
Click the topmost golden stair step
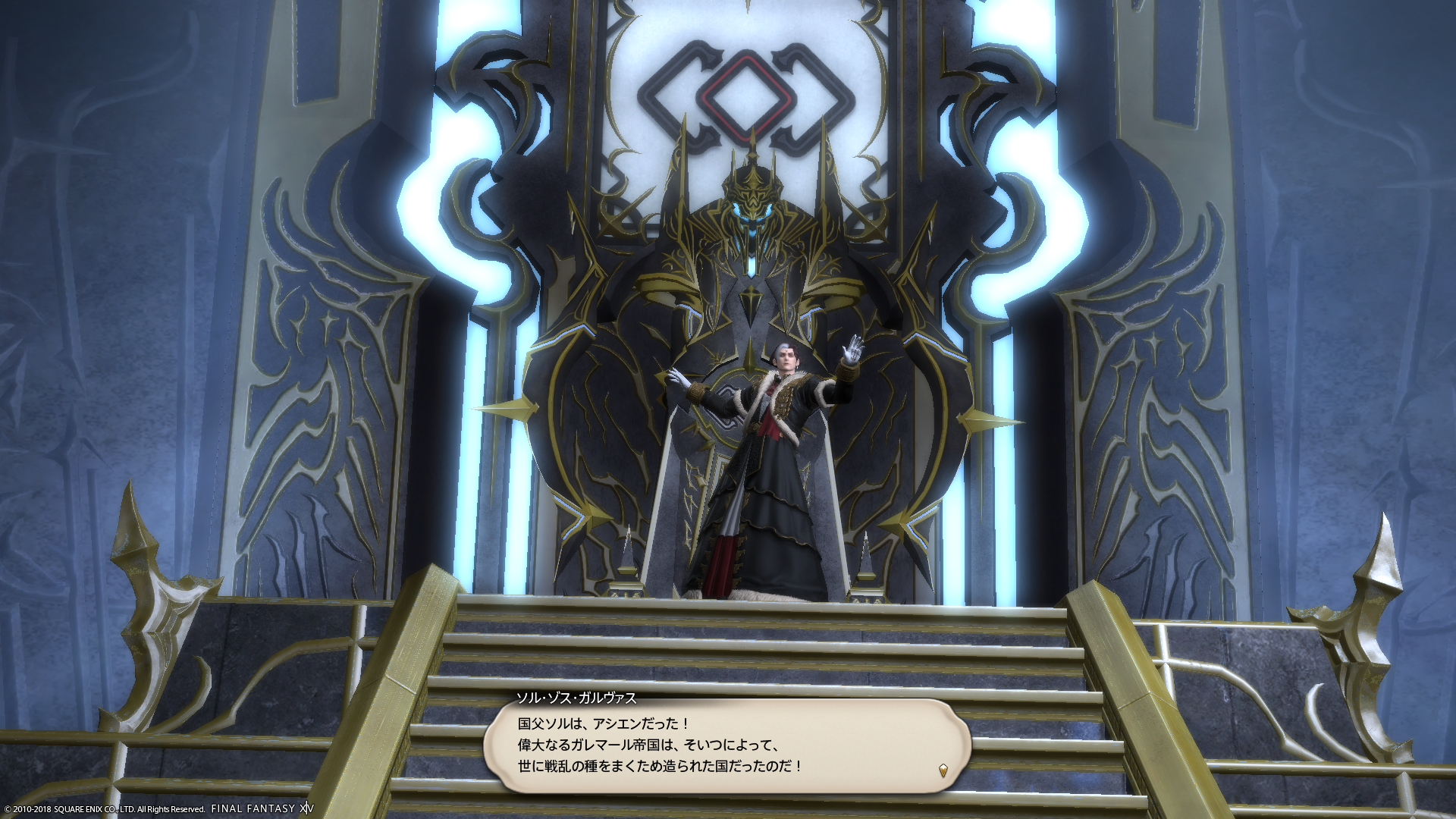728,607
